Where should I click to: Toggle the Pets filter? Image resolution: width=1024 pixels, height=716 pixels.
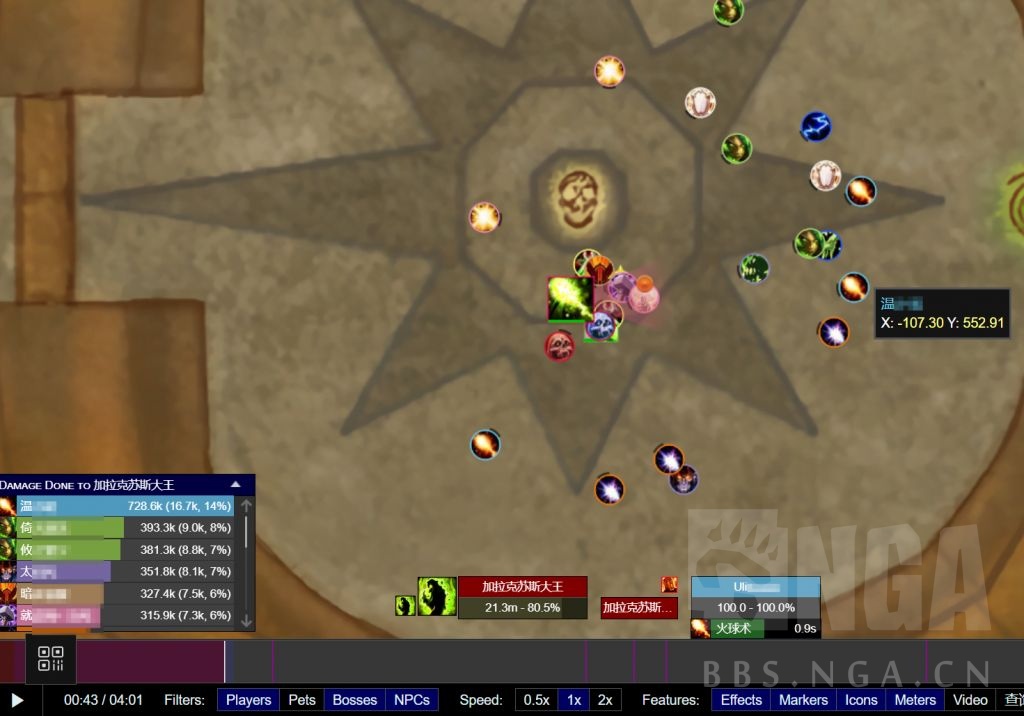tap(302, 700)
